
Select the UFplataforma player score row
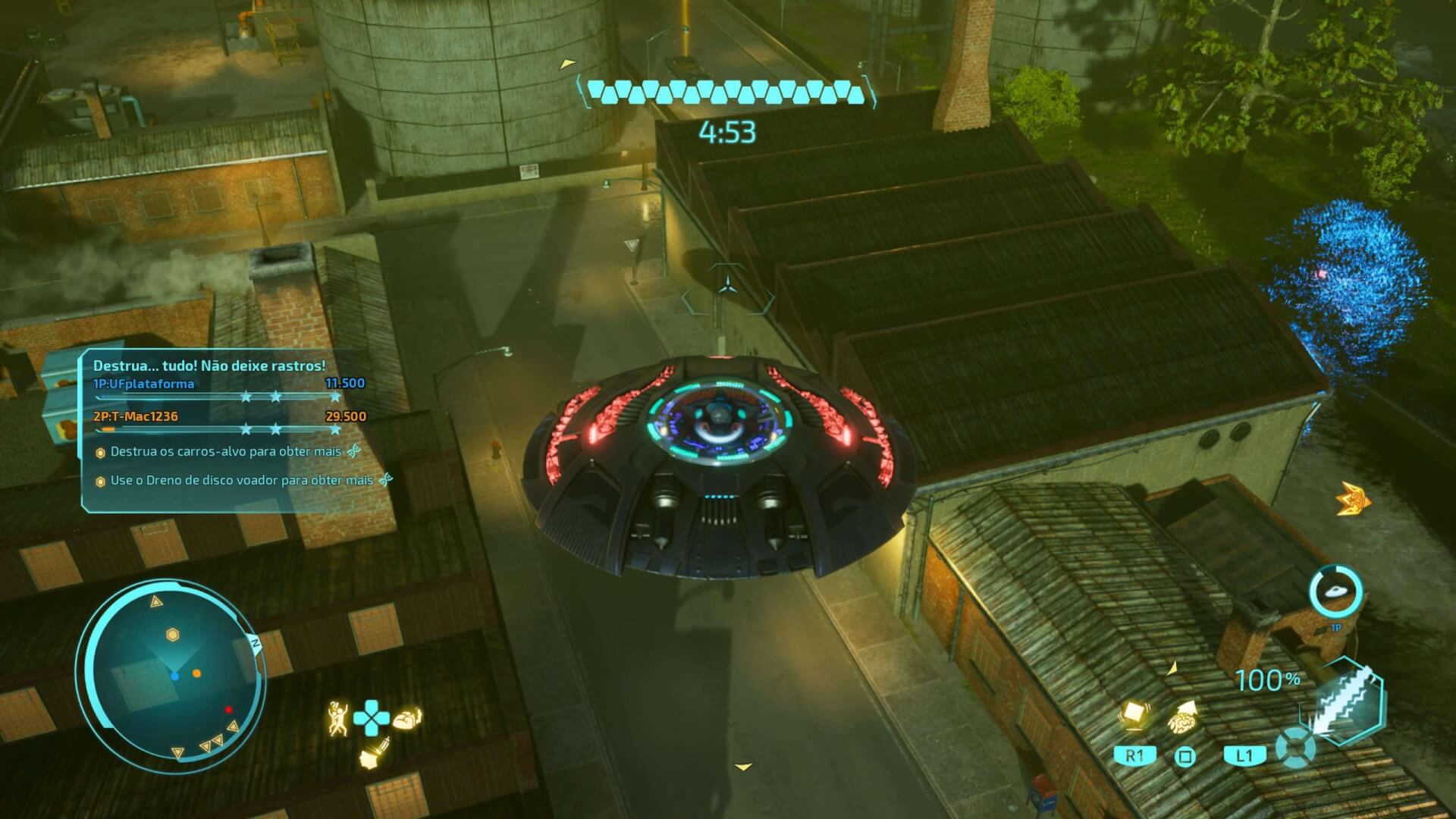(x=229, y=384)
